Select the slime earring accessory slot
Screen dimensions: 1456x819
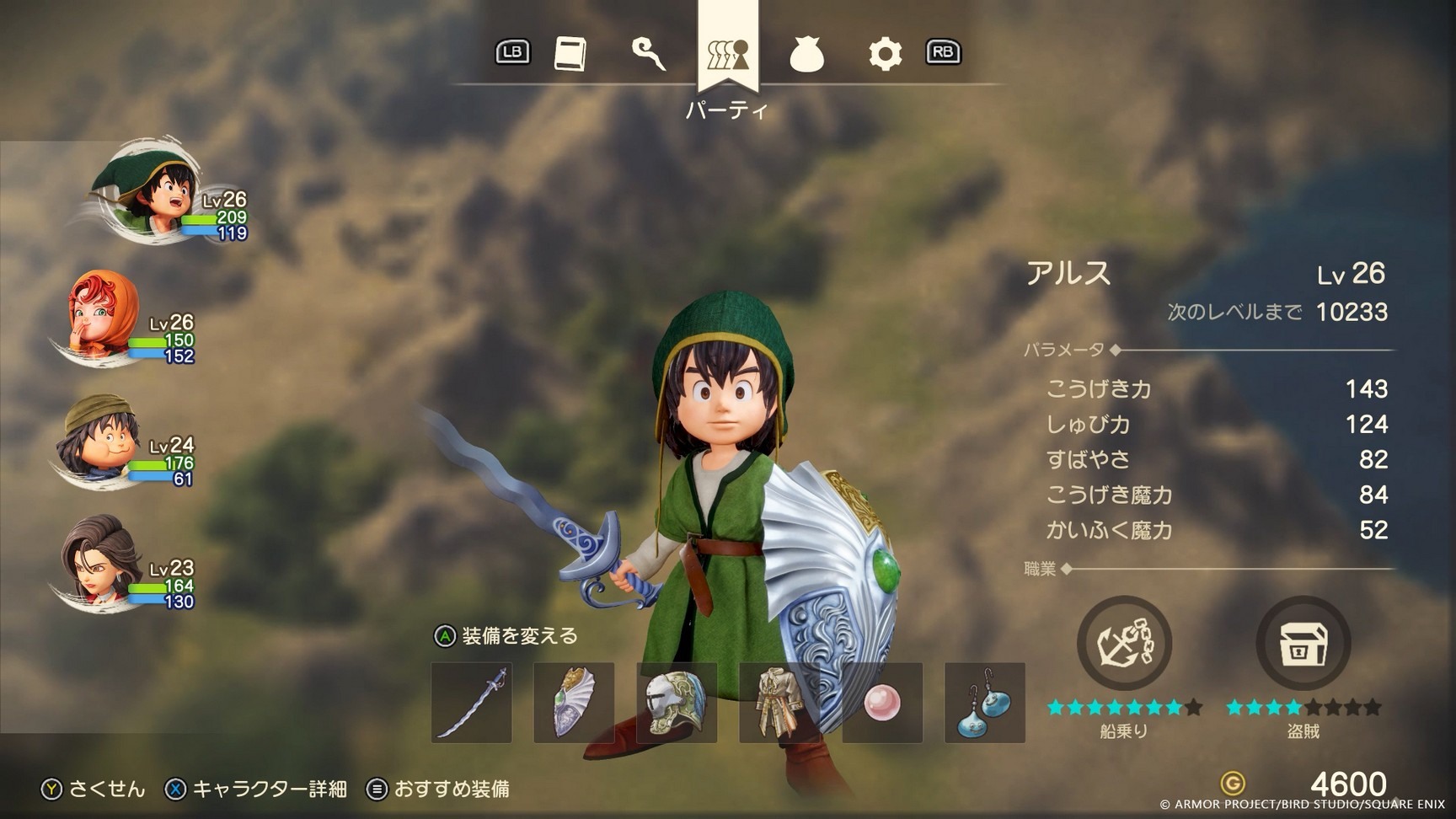point(983,704)
